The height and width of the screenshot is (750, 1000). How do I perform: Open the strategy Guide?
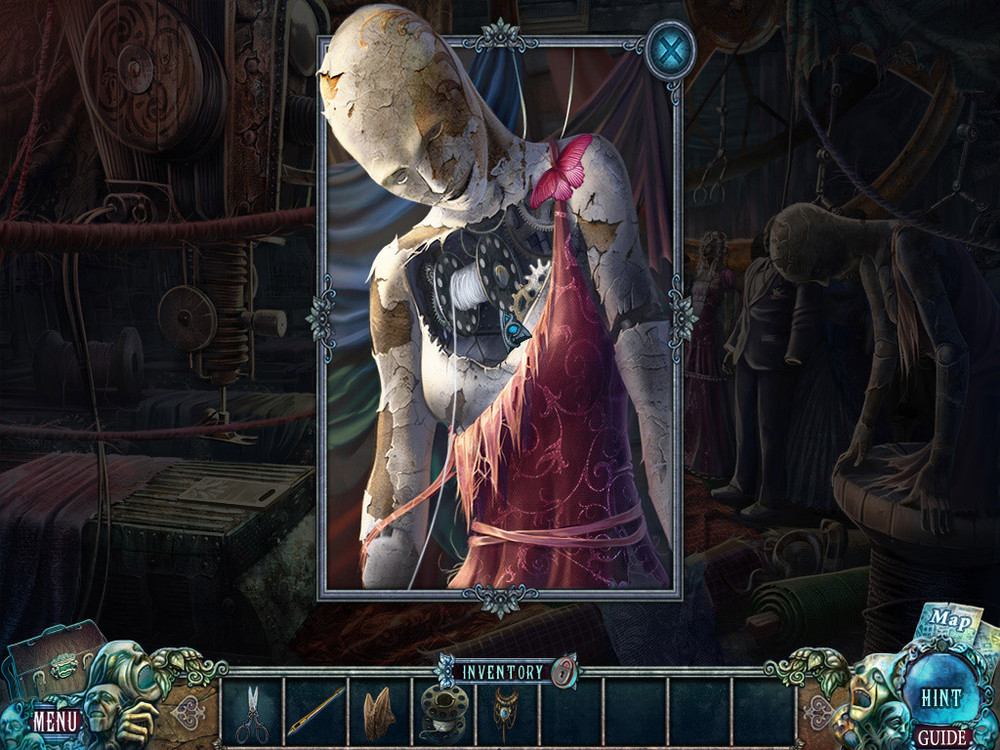pos(942,738)
